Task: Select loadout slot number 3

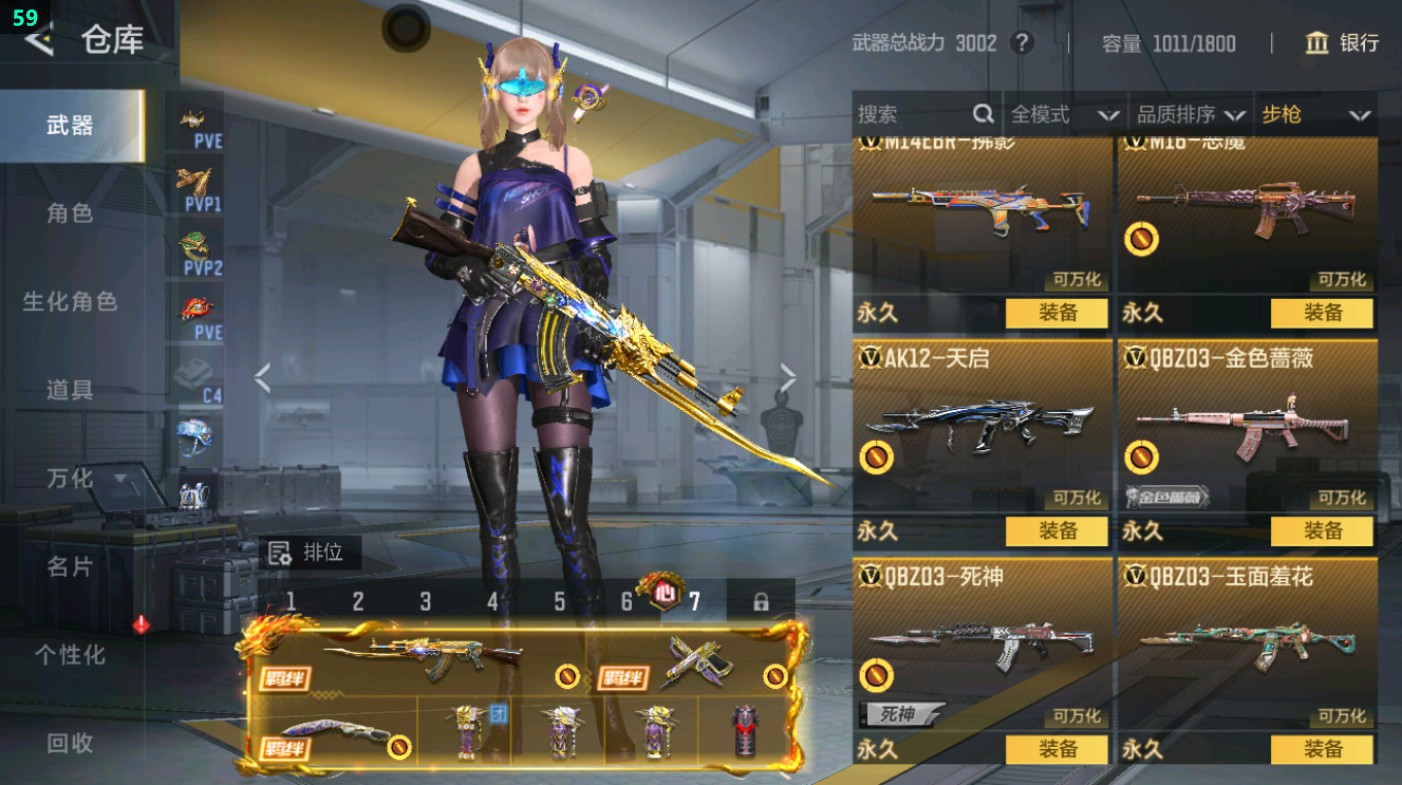Action: 425,602
